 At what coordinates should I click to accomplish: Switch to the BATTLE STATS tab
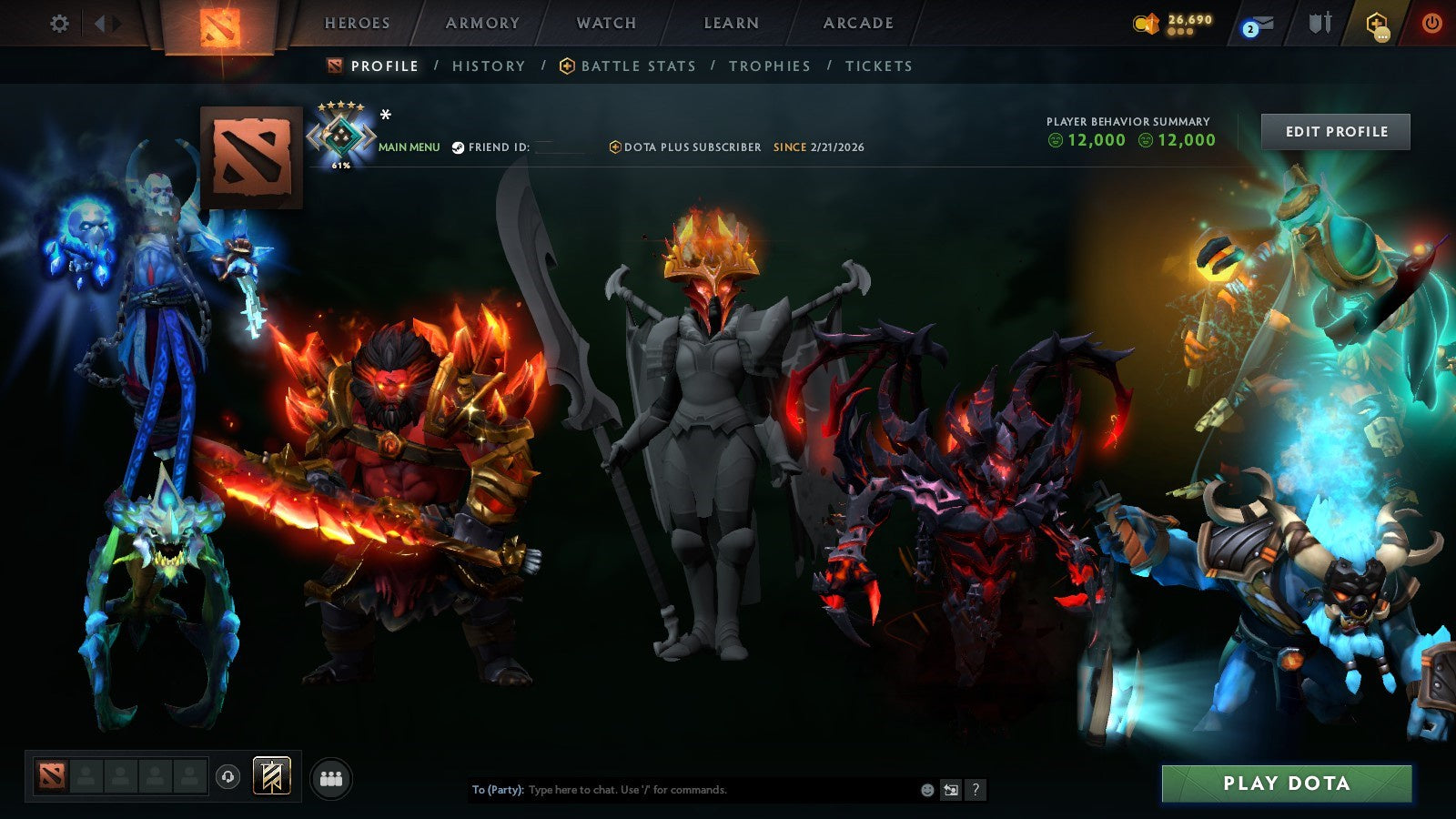(x=637, y=66)
